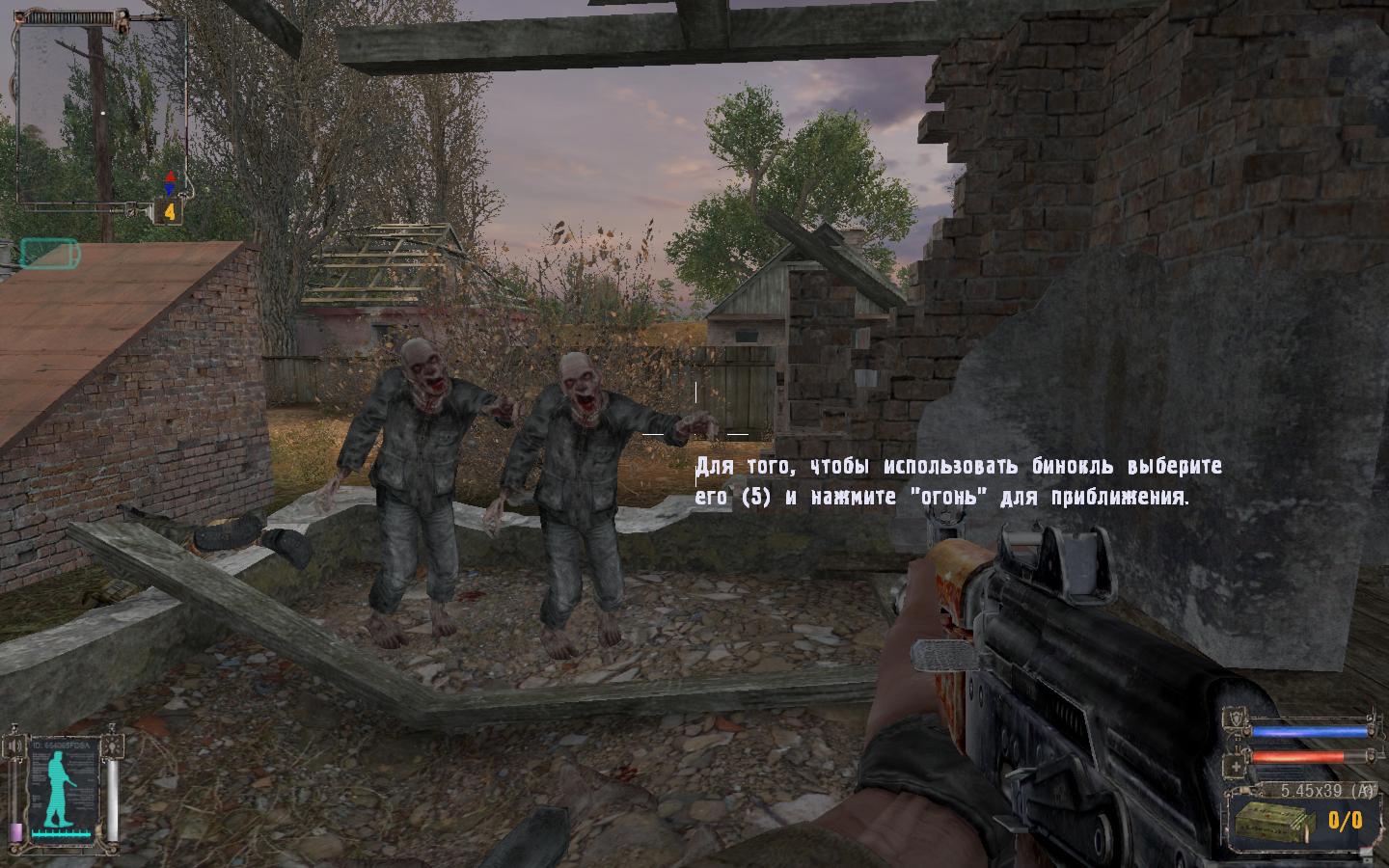1389x868 pixels.
Task: Select the 5.45x39 ammo box icon
Action: [1276, 821]
